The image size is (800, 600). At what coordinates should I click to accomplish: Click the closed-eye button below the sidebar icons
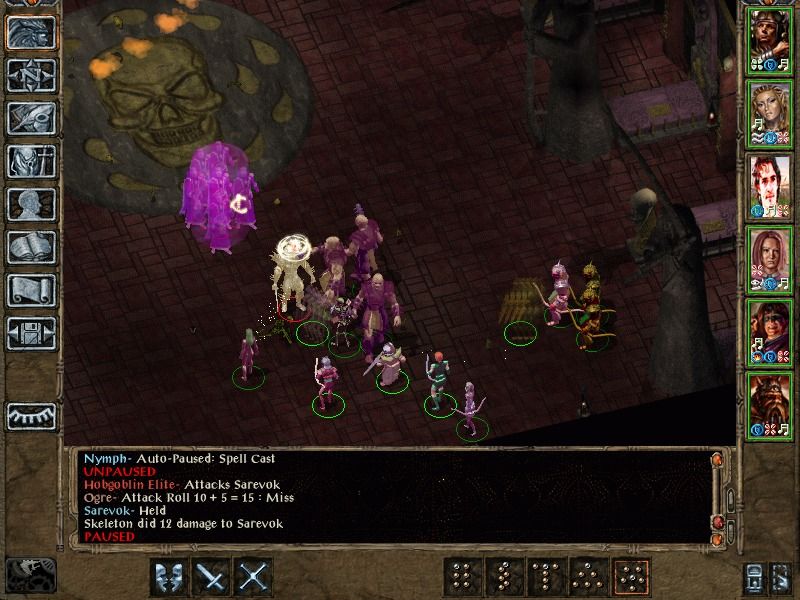point(31,415)
